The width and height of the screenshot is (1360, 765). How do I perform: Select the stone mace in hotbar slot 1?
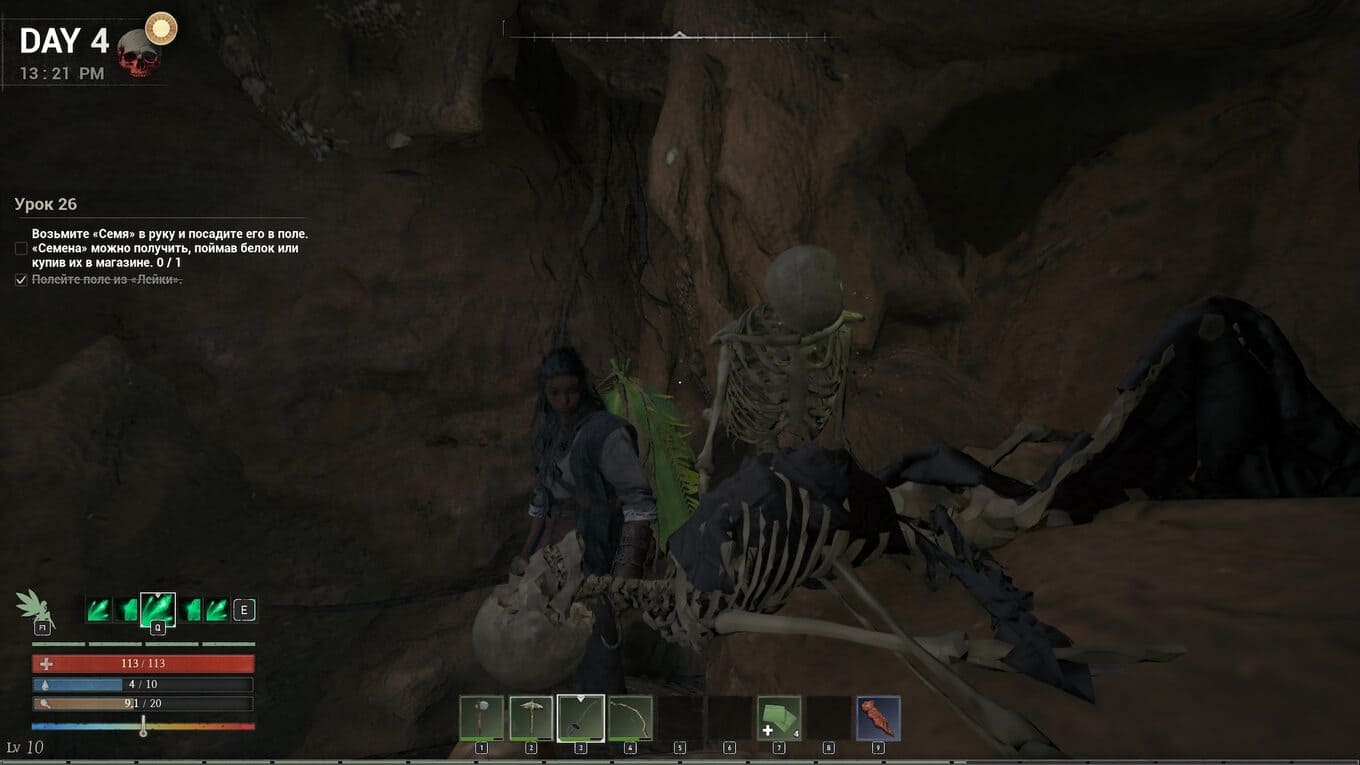tap(481, 718)
